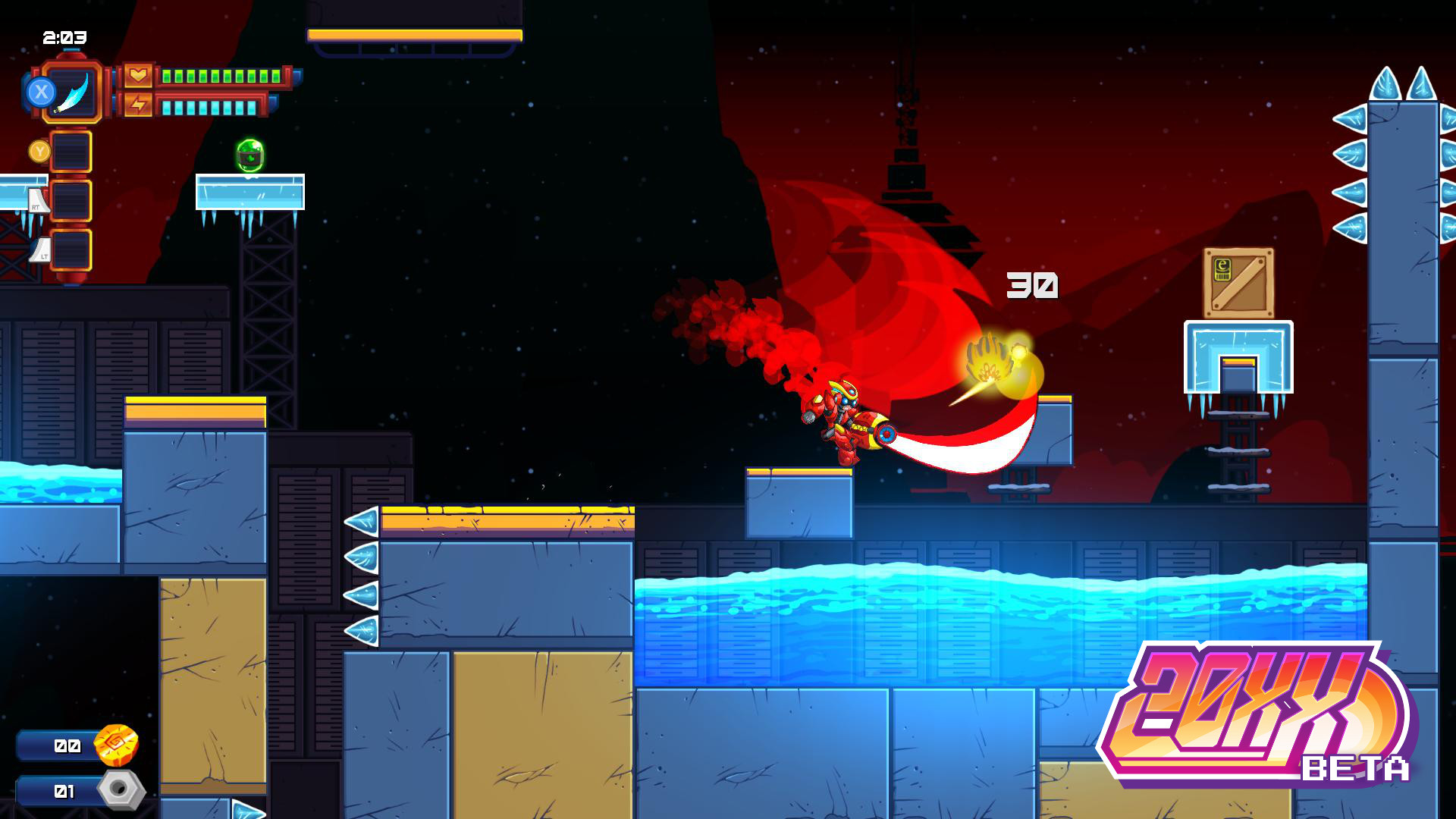Viewport: 1456px width, 819px height.
Task: Click the empty Y weapon slot frame
Action: (71, 150)
